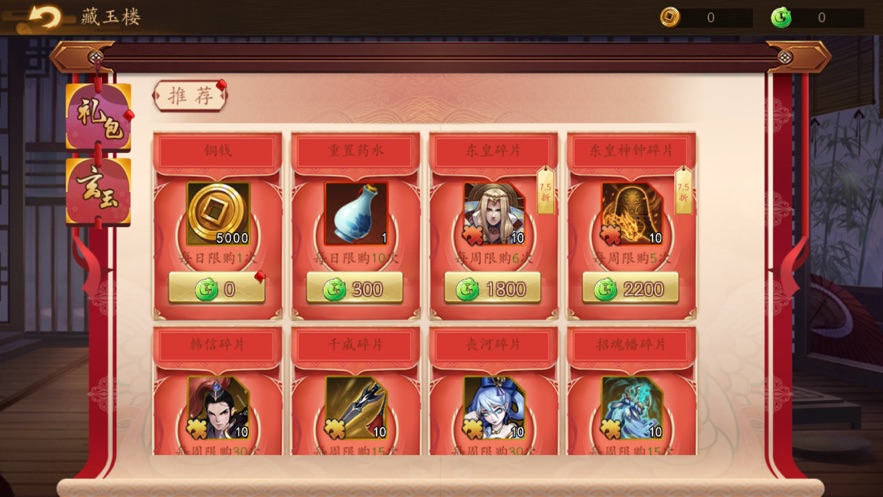The width and height of the screenshot is (883, 497).
Task: Open the 礼包 gift pack tab
Action: click(x=98, y=116)
